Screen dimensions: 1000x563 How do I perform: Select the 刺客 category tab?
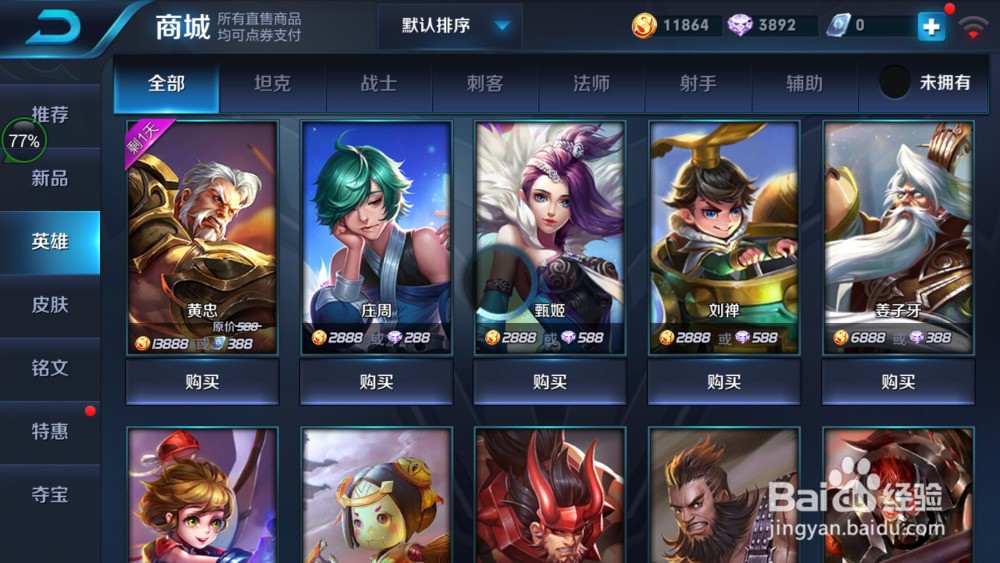click(x=485, y=84)
